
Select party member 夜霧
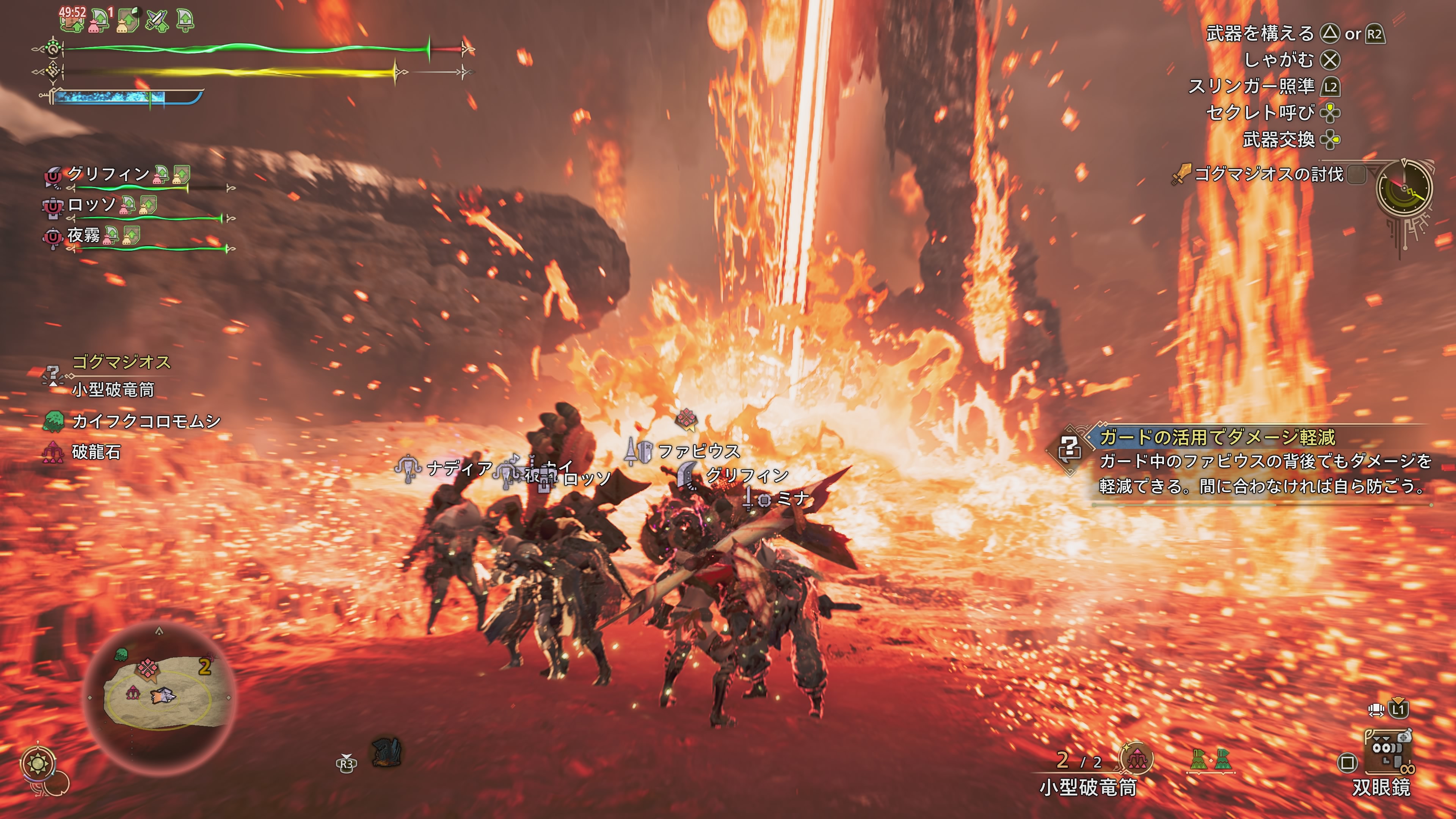(x=84, y=235)
